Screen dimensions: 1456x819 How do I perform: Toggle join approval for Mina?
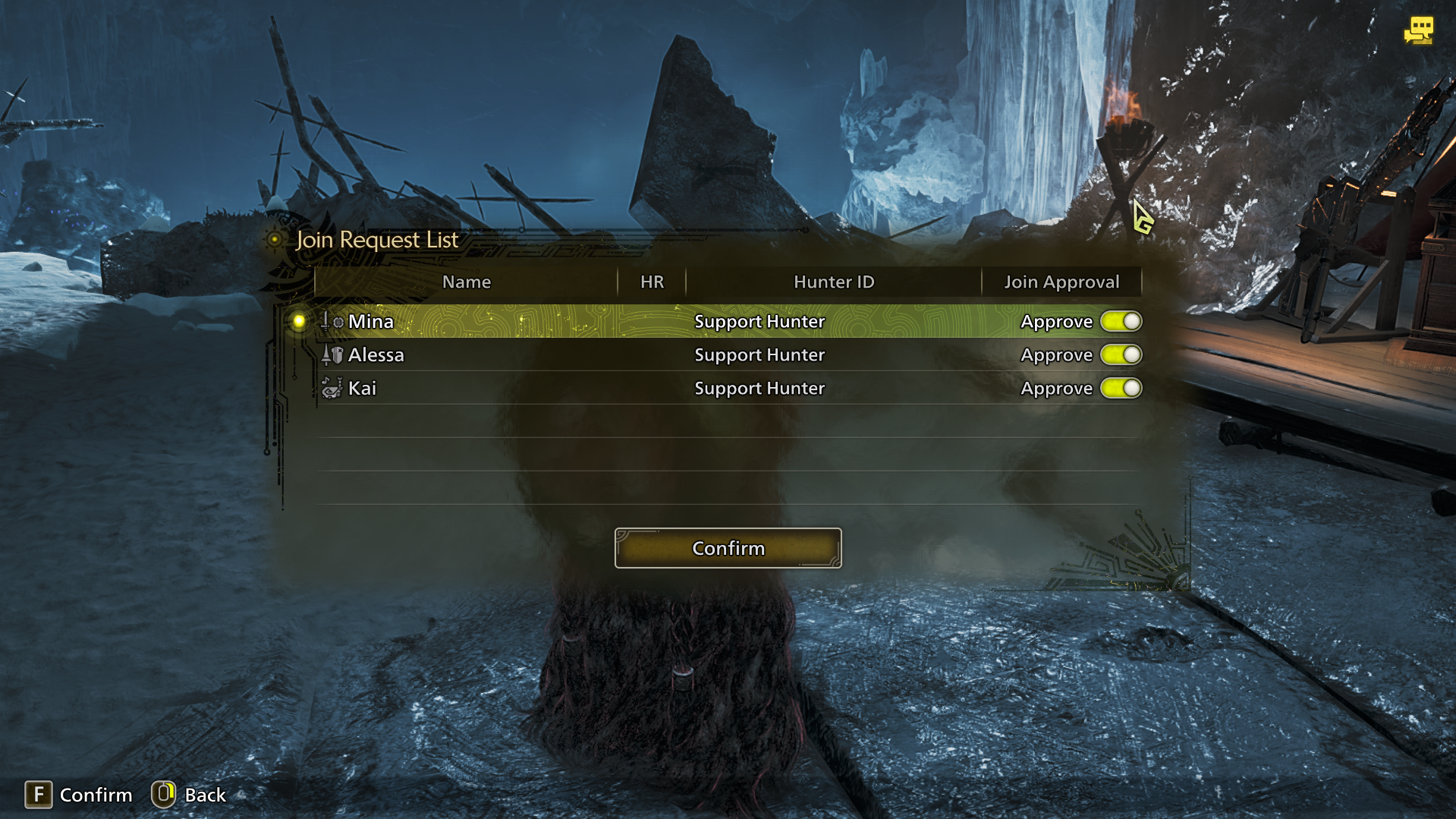1121,322
